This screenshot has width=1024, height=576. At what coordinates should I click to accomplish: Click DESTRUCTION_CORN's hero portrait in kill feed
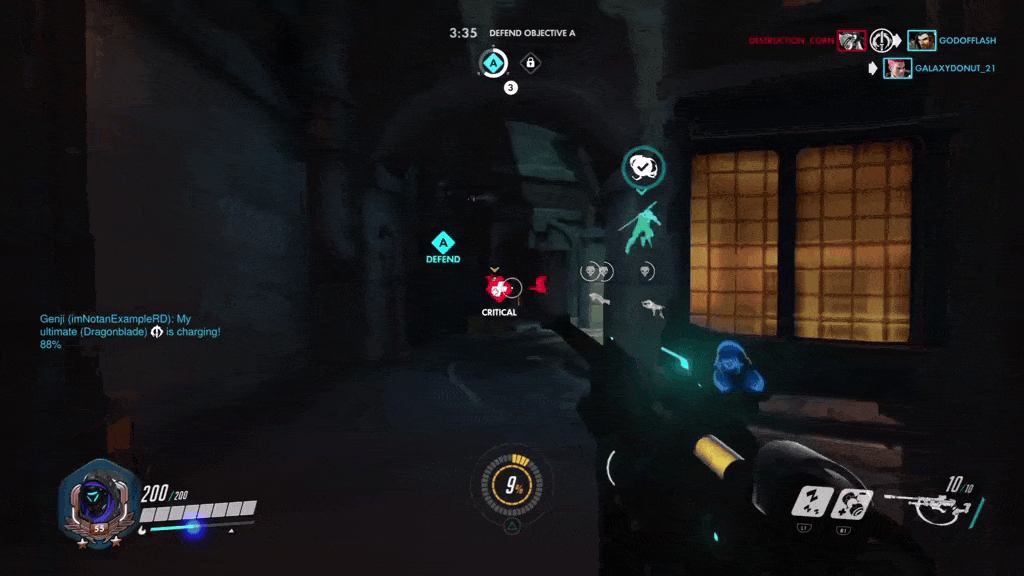coord(851,41)
